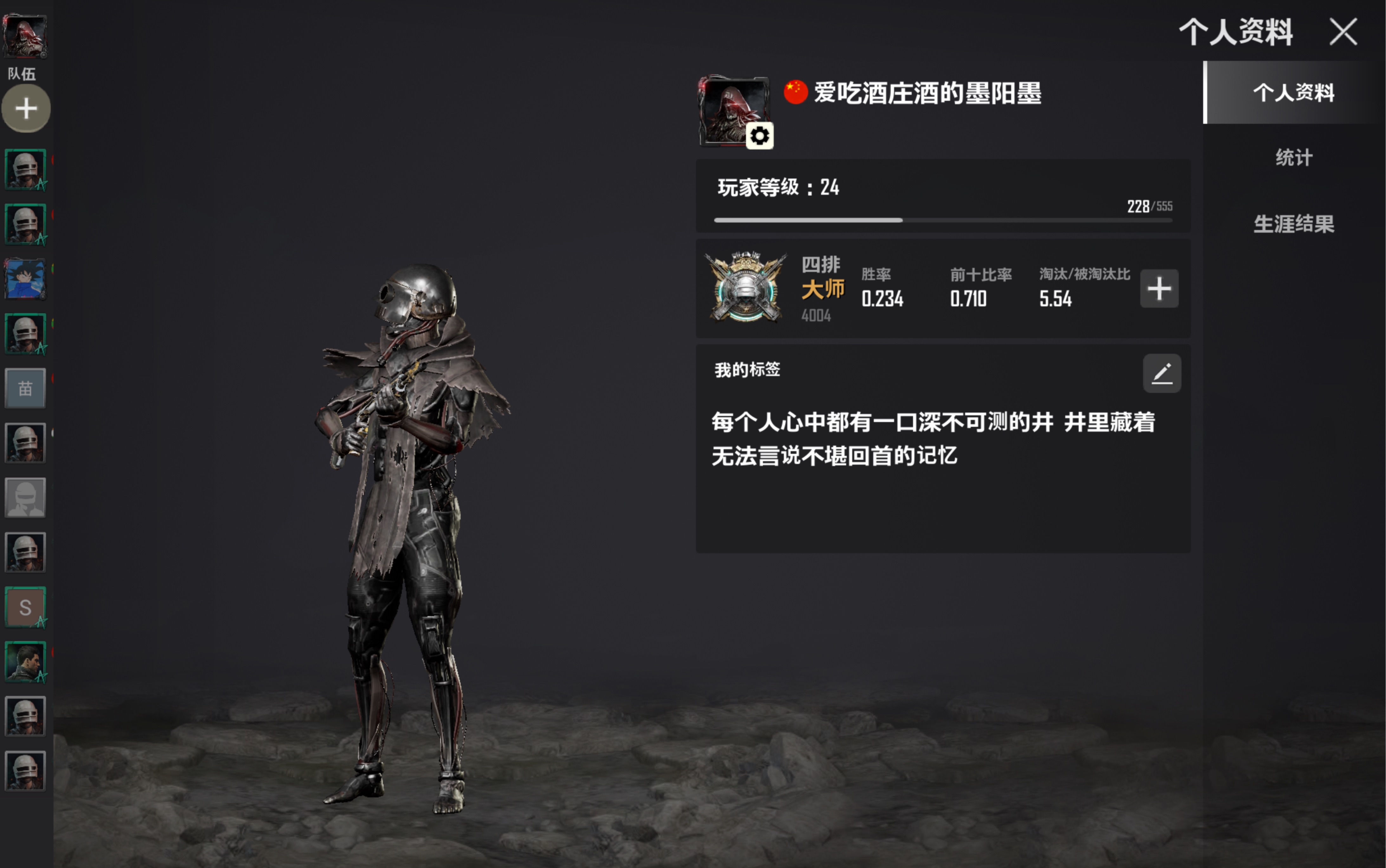
Task: Edit 我的标签 with the pencil button
Action: (1162, 374)
